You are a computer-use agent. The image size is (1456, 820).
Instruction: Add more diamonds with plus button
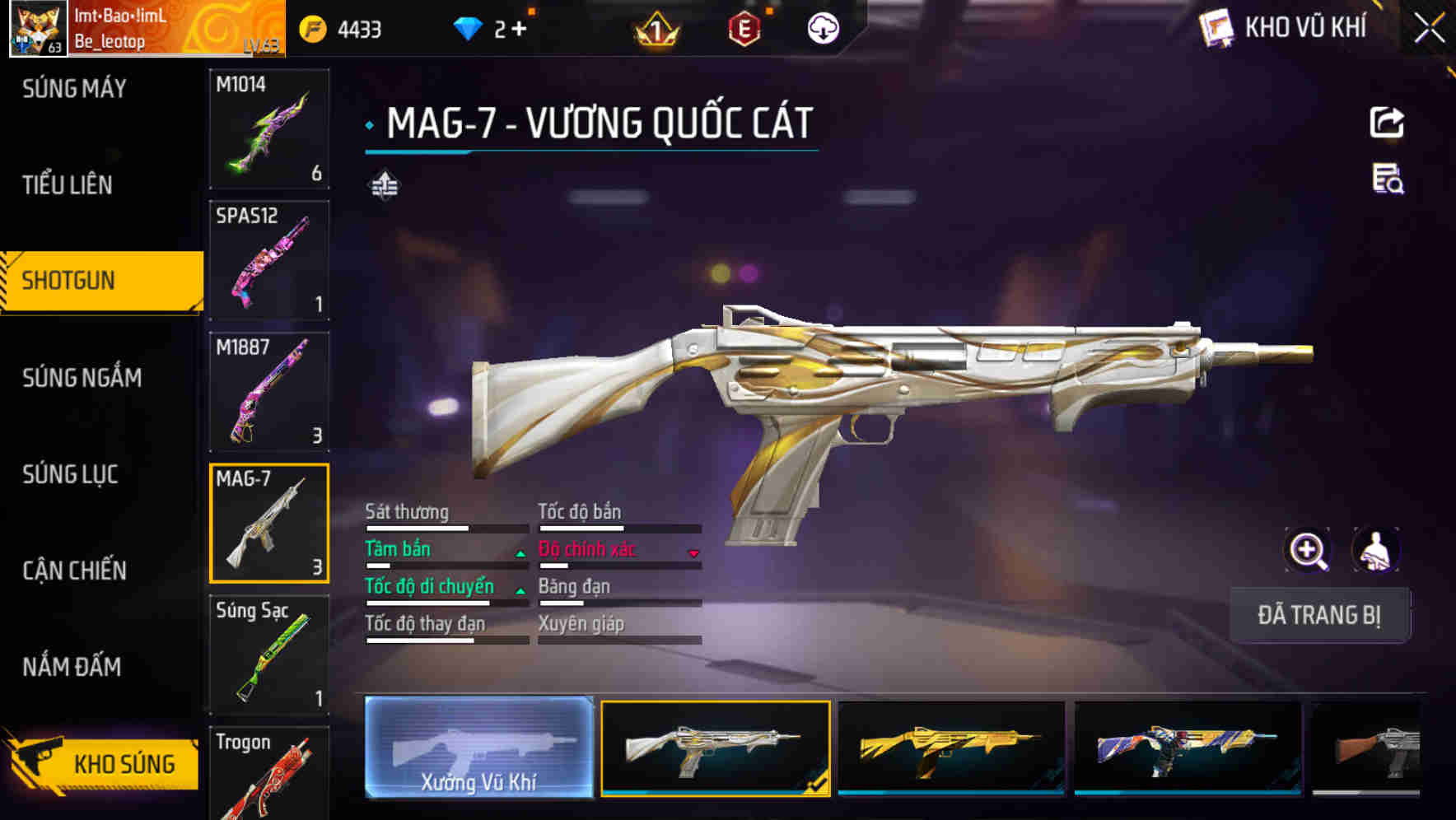519,30
